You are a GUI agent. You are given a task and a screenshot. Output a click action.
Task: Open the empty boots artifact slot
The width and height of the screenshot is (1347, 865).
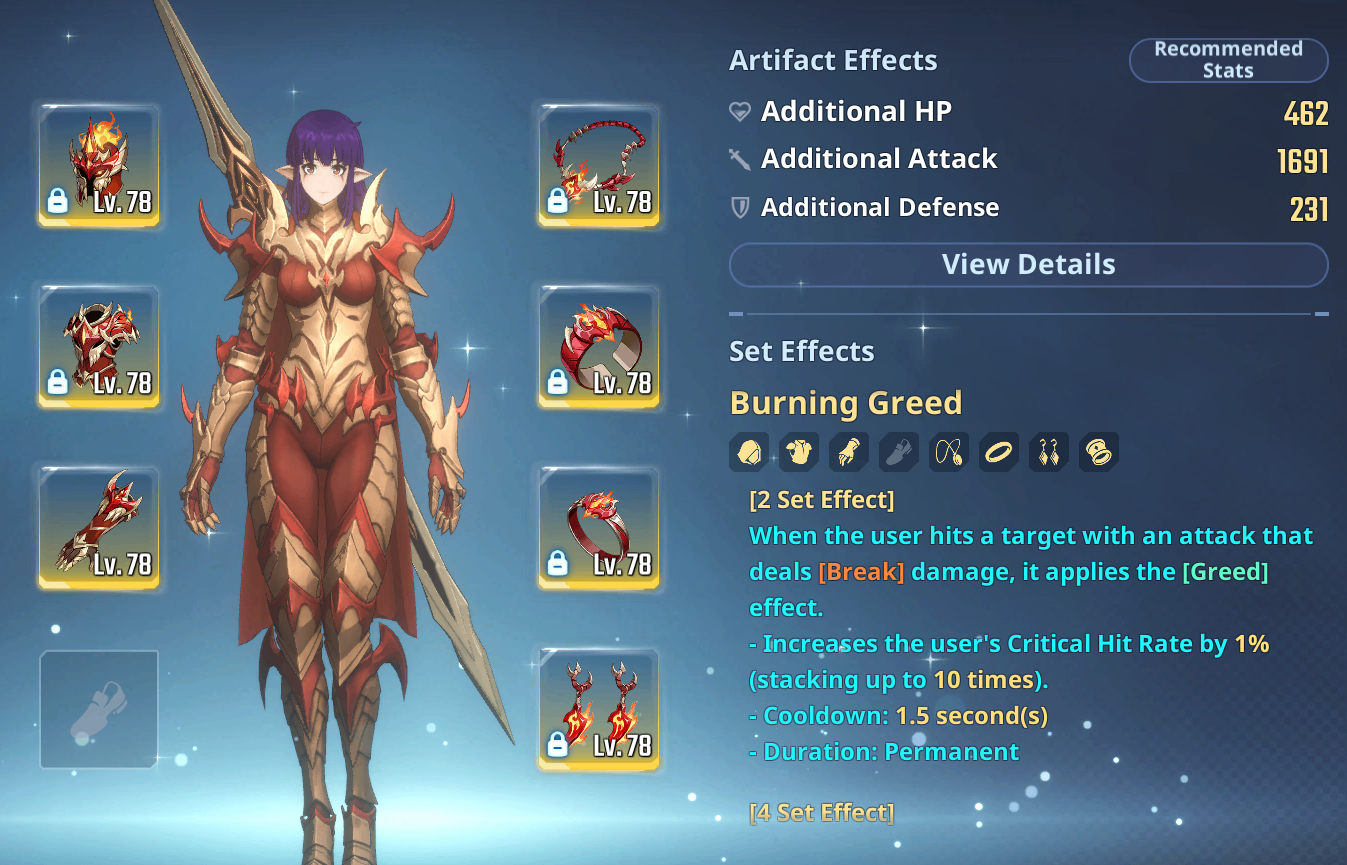[x=99, y=709]
